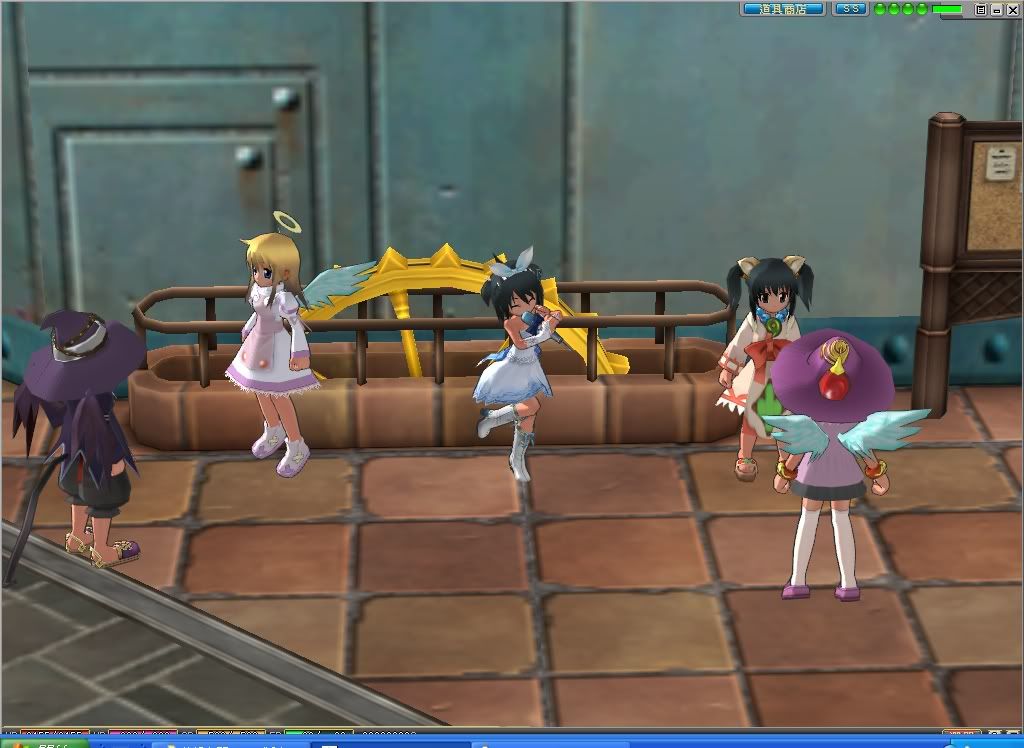Click the SS screenshot button
This screenshot has height=748, width=1024.
[850, 9]
